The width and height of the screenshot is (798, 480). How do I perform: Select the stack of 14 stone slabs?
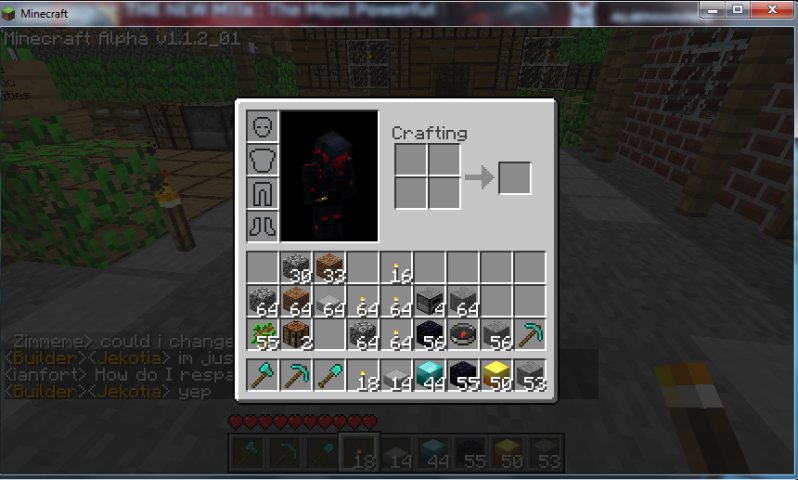point(396,375)
